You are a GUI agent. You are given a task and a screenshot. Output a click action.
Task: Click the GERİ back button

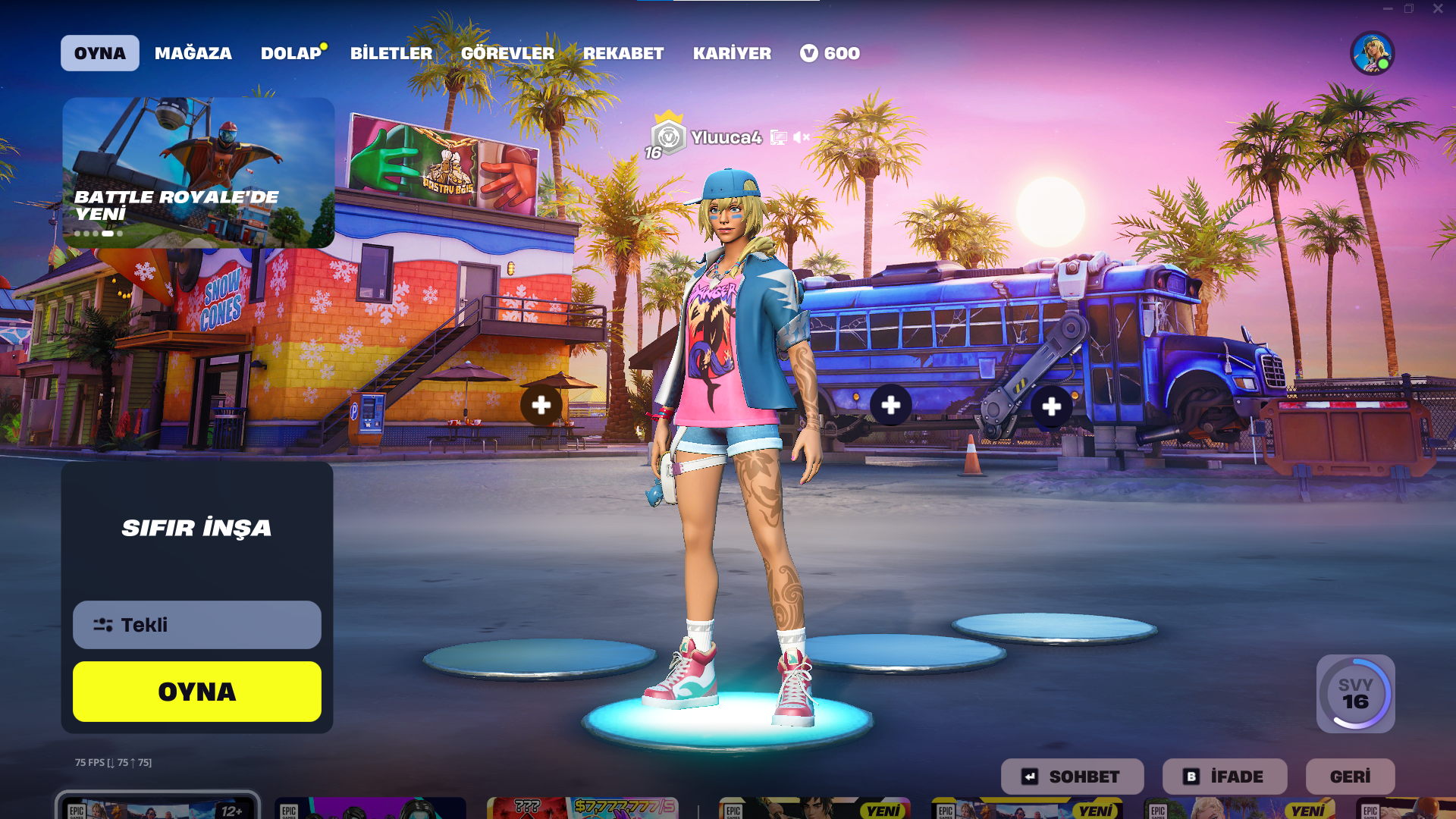pyautogui.click(x=1350, y=777)
